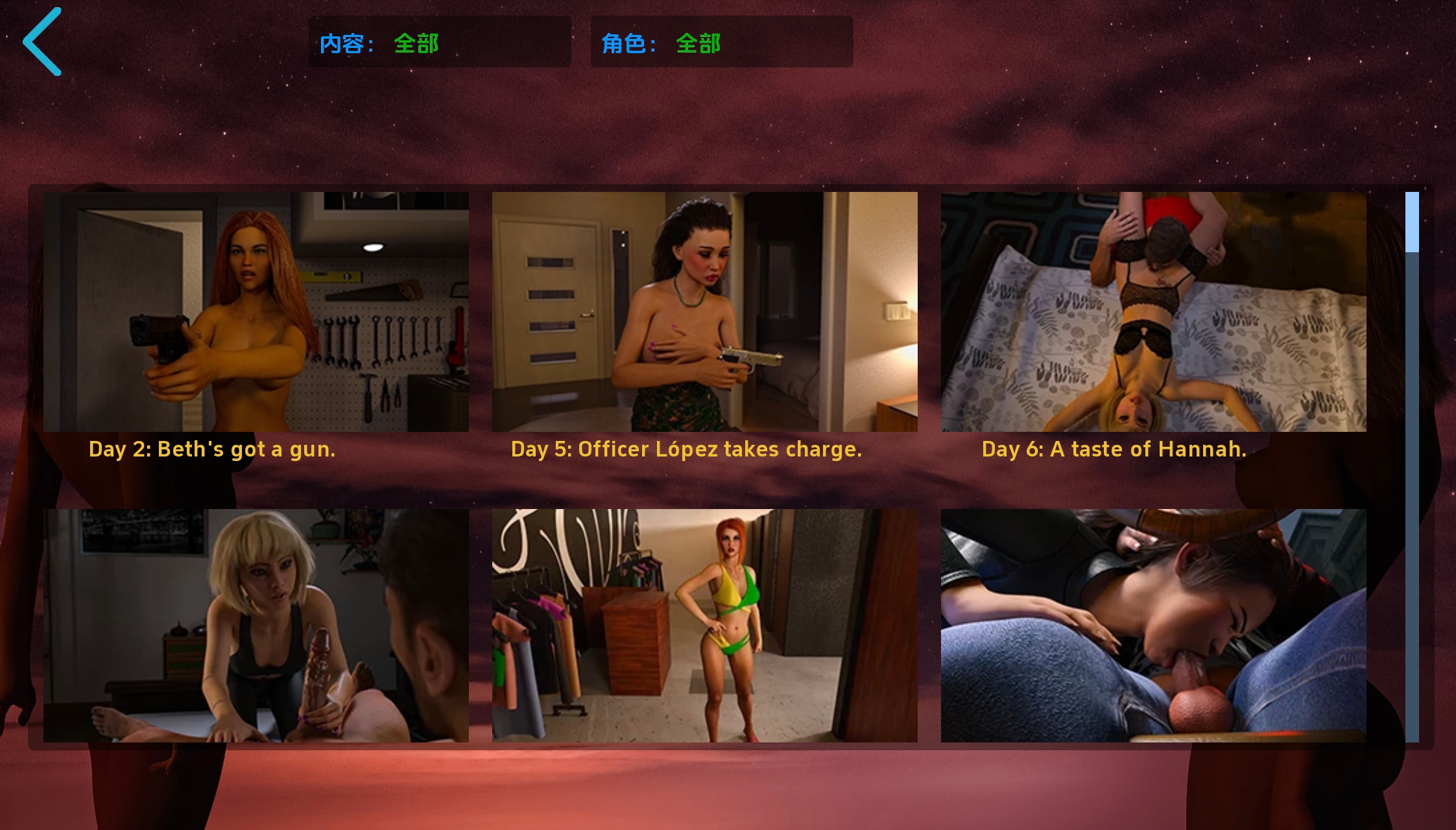
Task: Open the bottom-left blonde bedroom scene thumbnail
Action: point(256,624)
